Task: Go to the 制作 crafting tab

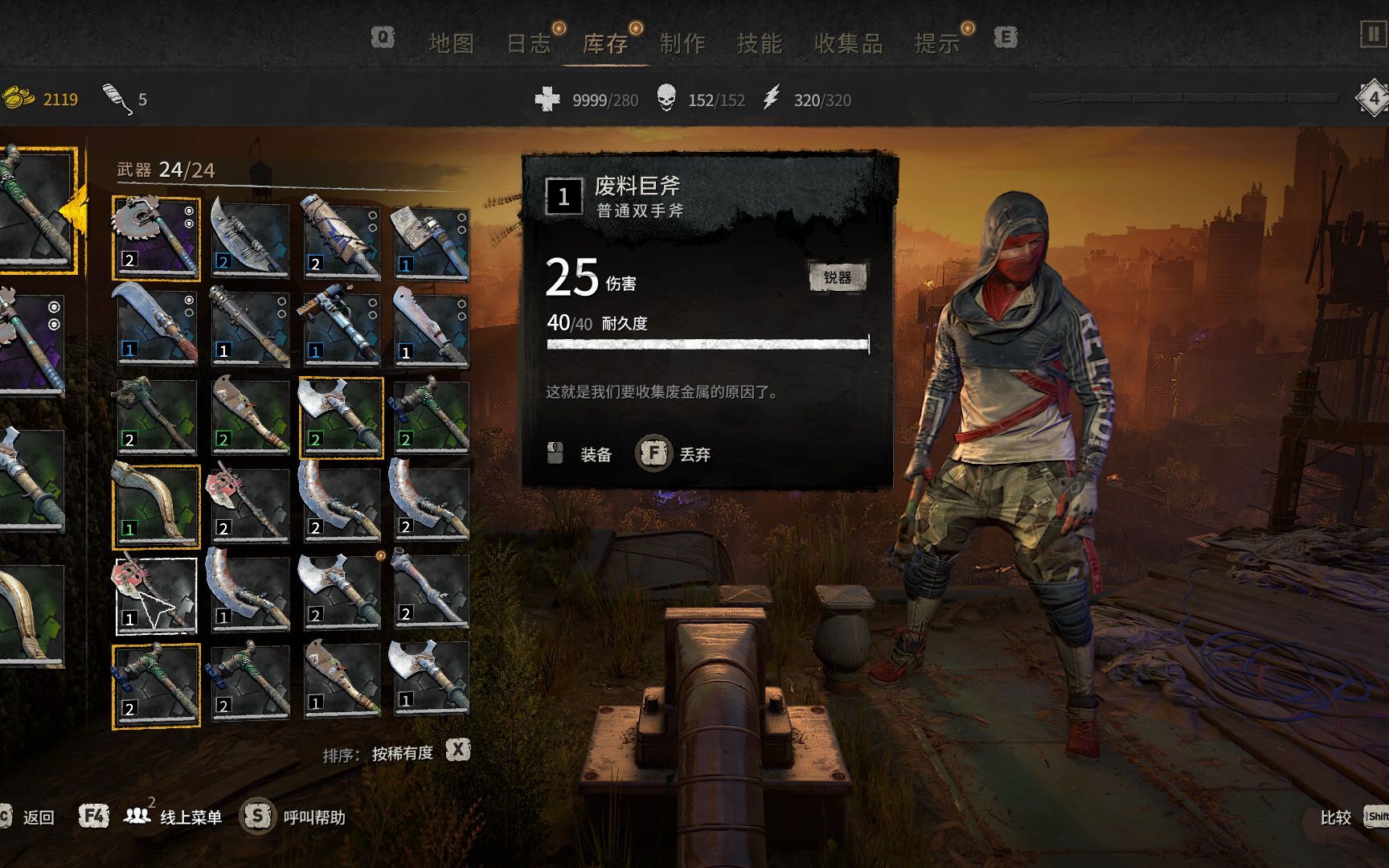Action: 682,43
